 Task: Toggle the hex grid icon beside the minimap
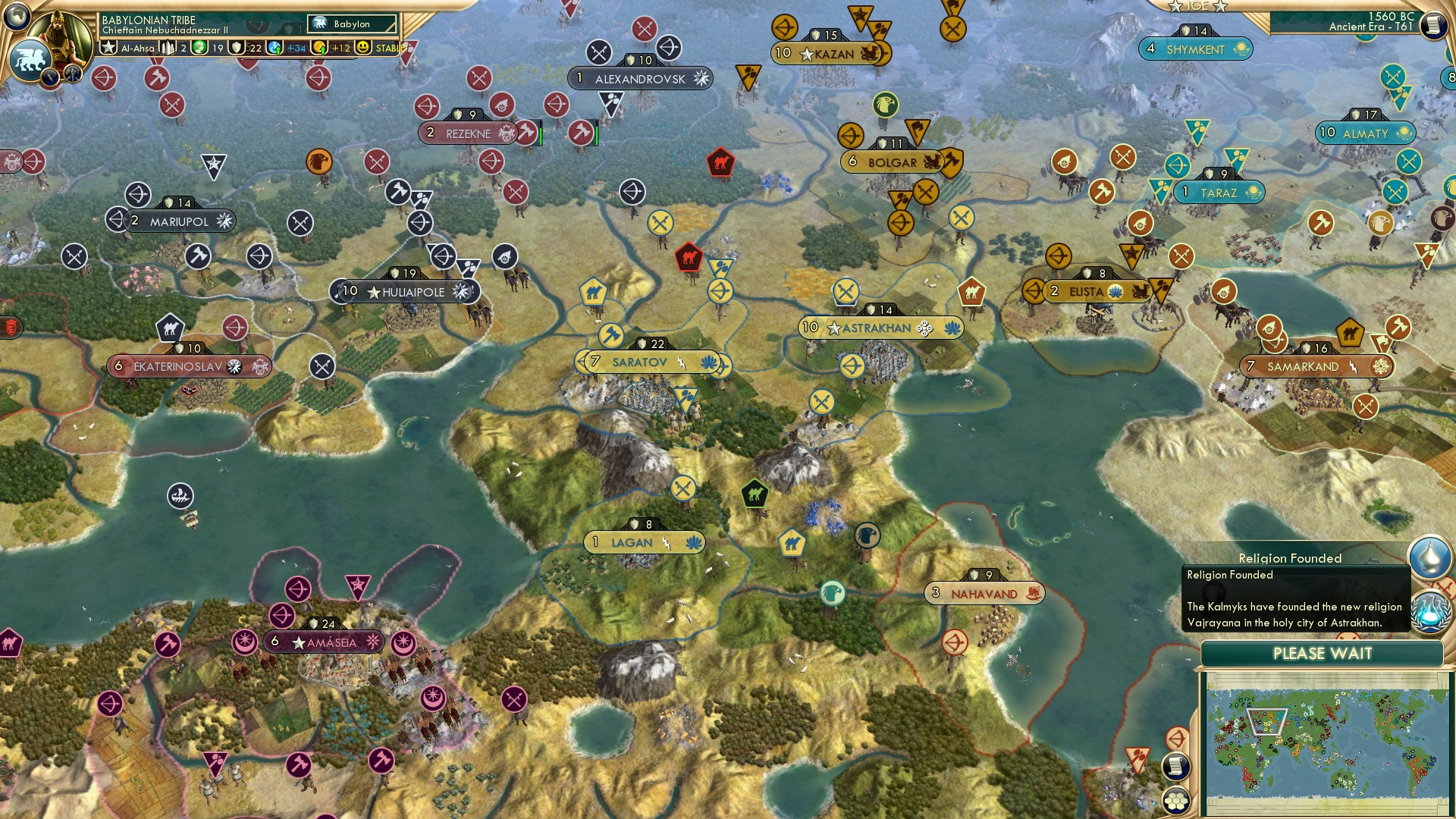click(1176, 800)
